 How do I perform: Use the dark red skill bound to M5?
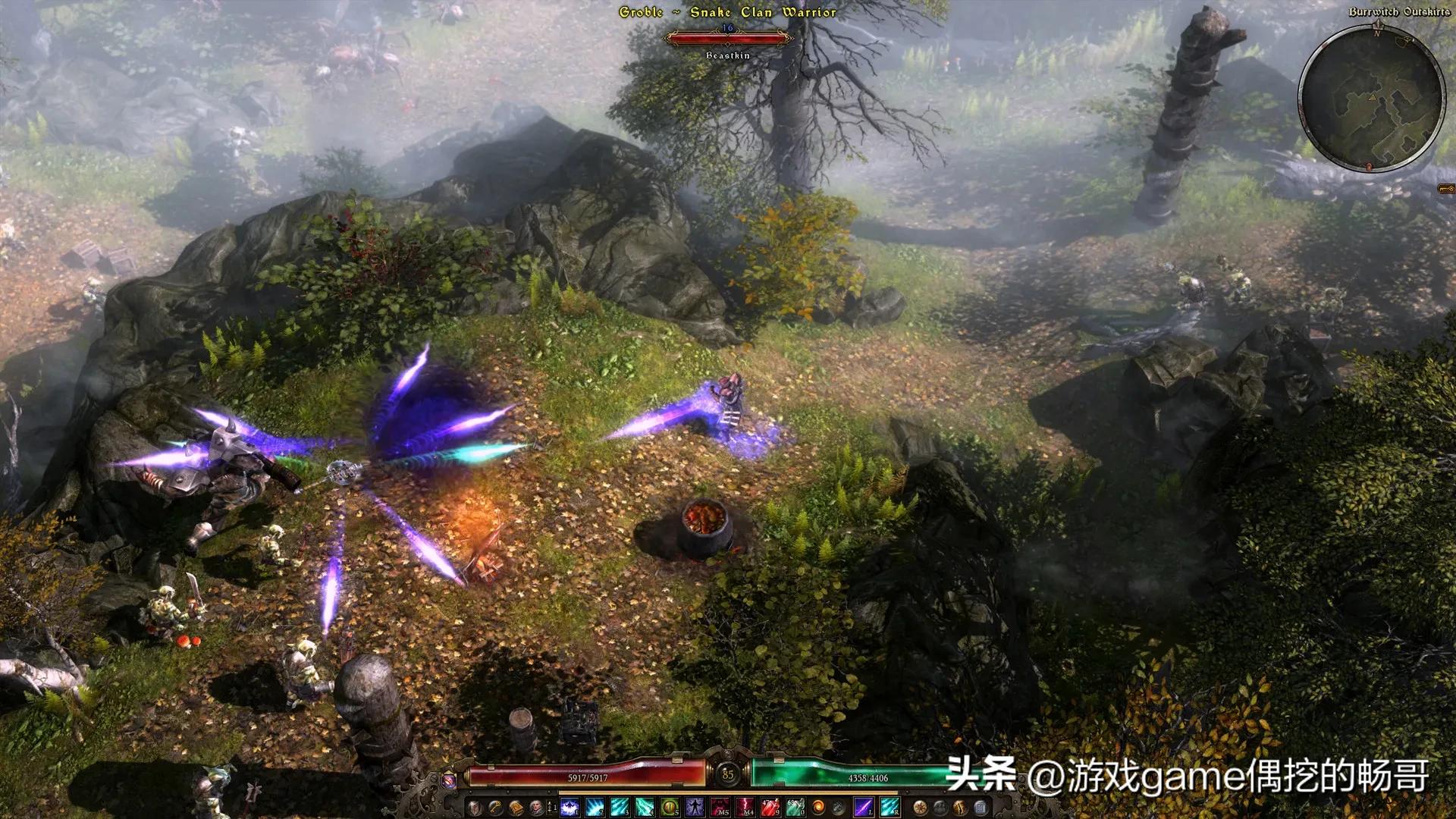point(720,808)
